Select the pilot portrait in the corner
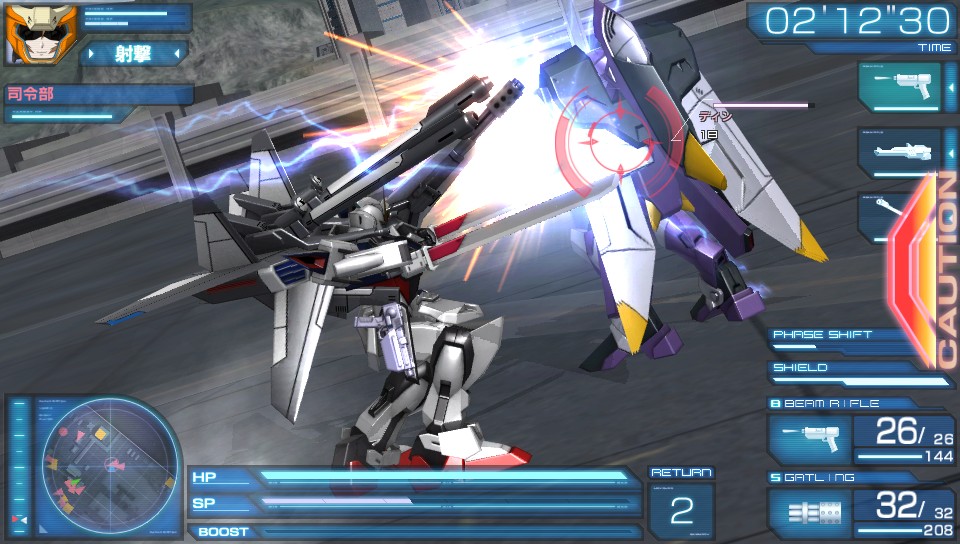Screen dimensions: 960x544 [27, 32]
